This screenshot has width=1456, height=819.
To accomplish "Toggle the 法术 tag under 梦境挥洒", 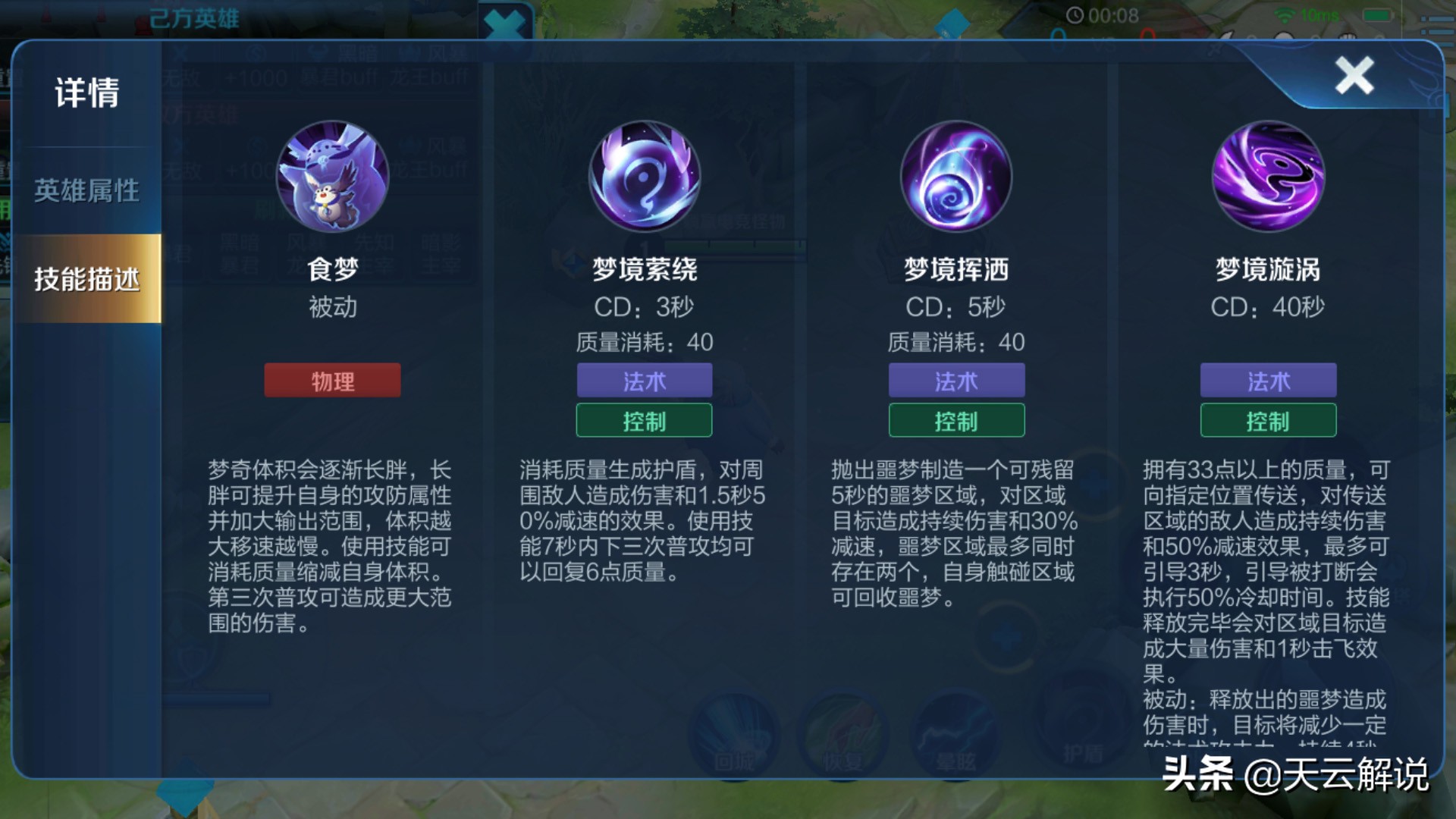I will [955, 381].
